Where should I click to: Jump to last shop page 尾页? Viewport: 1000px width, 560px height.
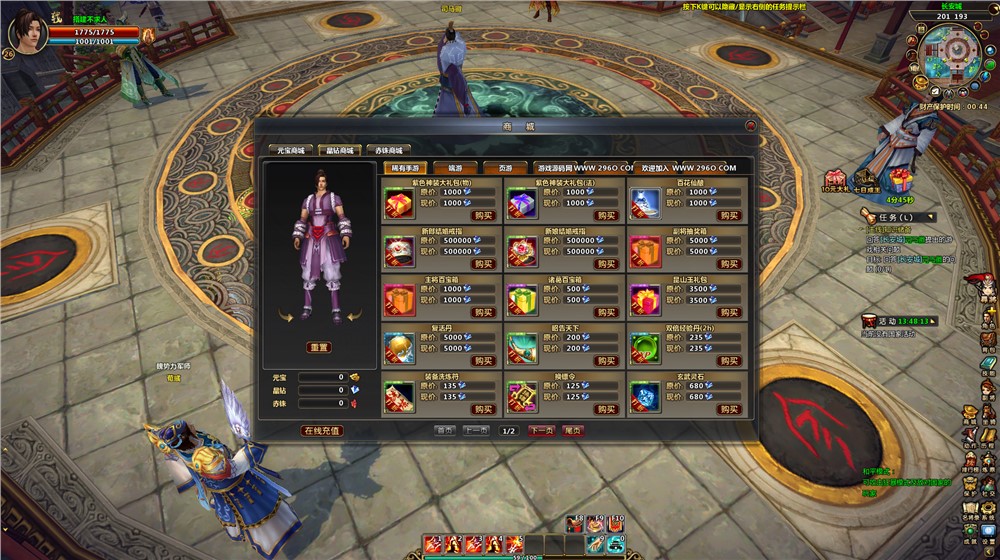coord(573,431)
